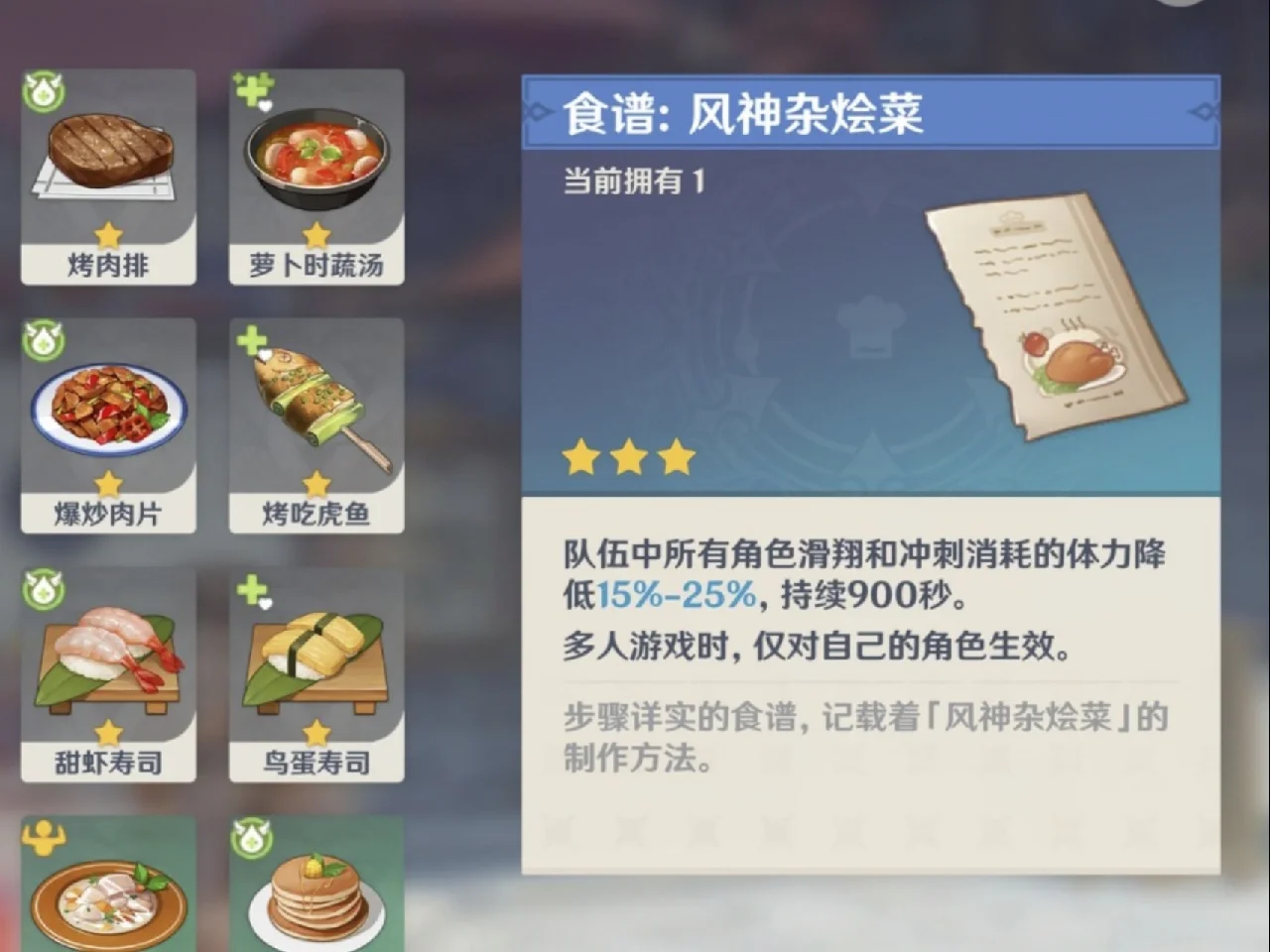This screenshot has height=952, width=1270.
Task: Click the third star of the recipe rating
Action: (677, 454)
